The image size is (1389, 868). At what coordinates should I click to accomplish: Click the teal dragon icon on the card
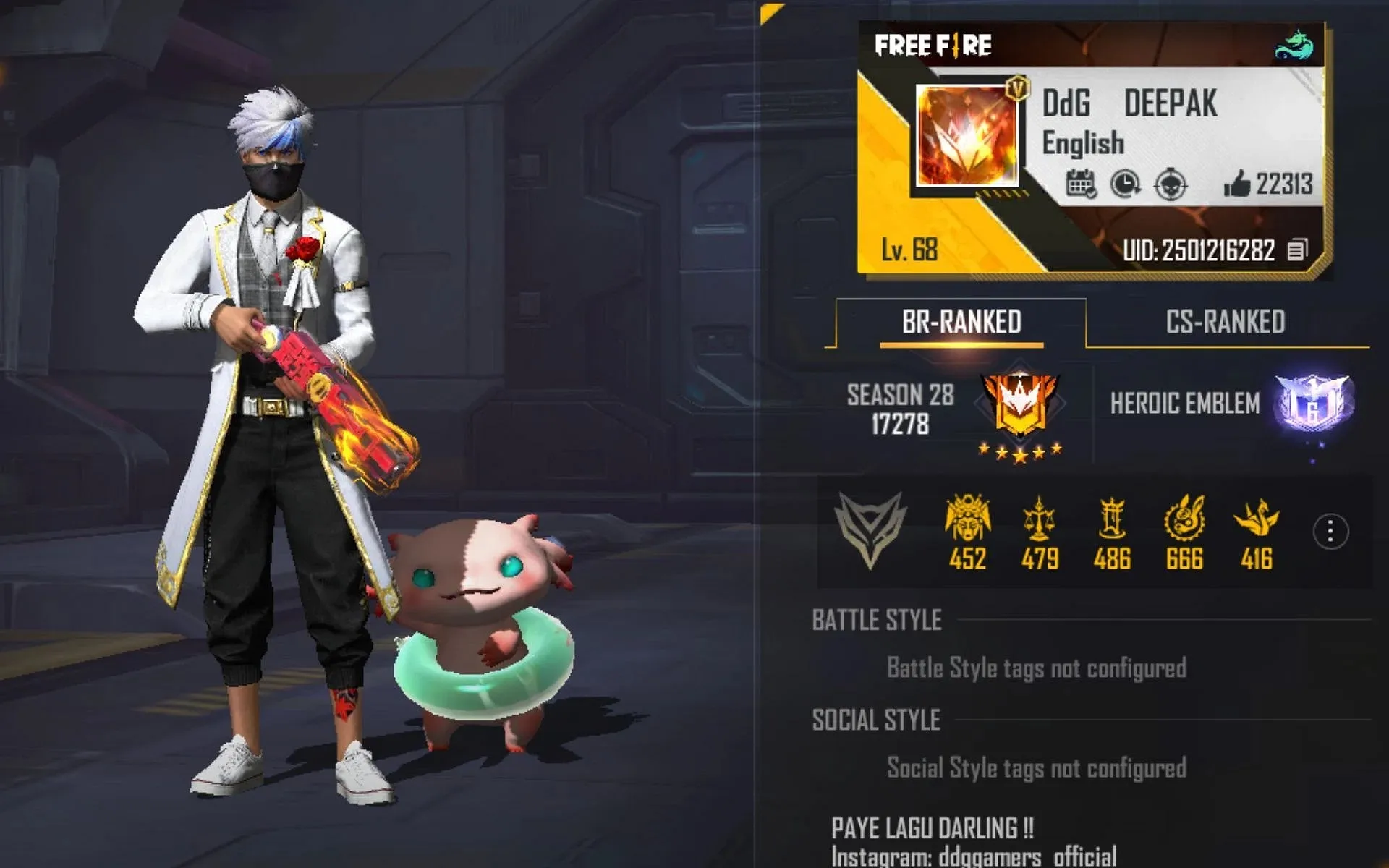pos(1294,45)
